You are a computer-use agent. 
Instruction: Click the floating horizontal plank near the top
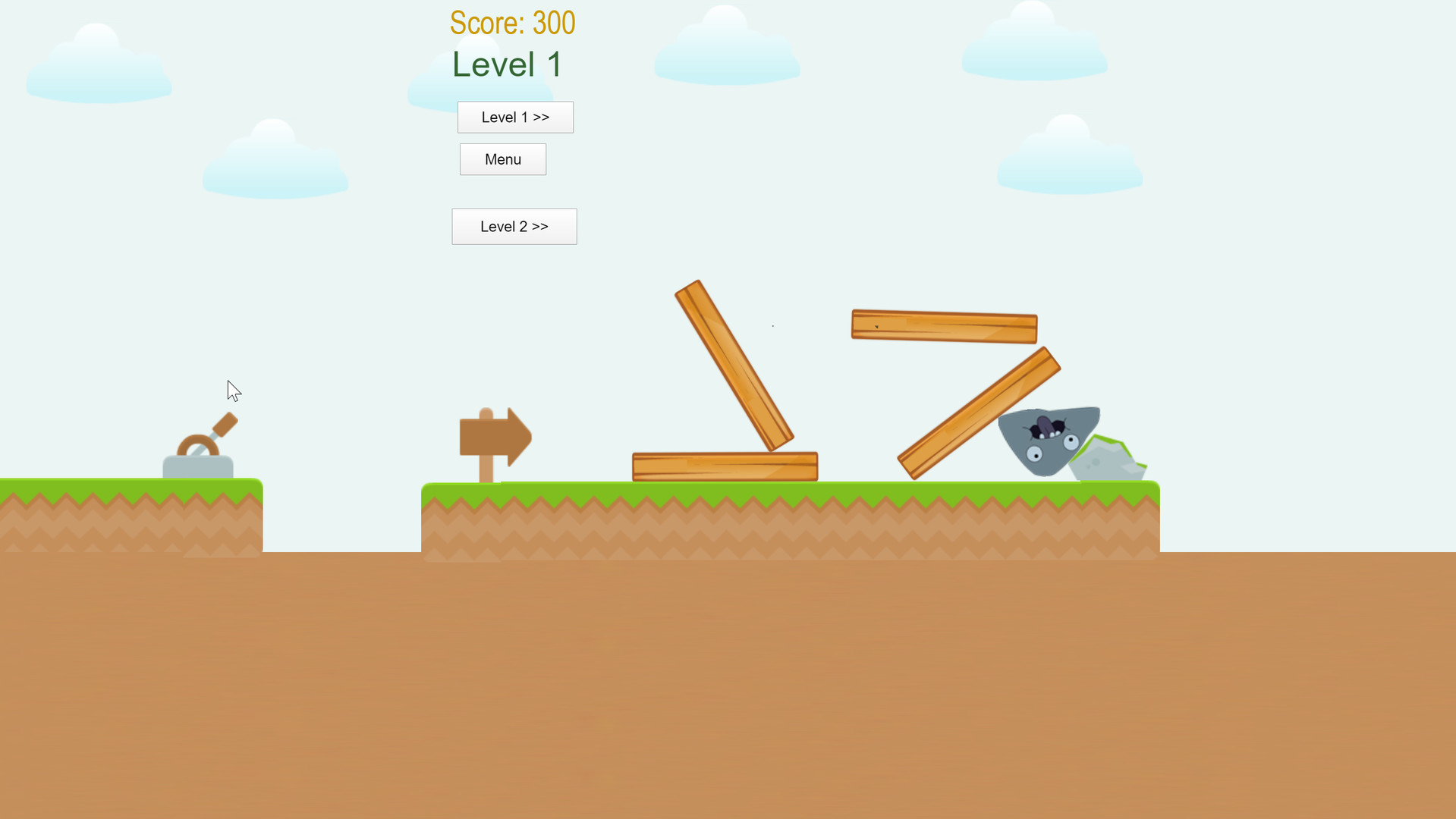tap(943, 325)
